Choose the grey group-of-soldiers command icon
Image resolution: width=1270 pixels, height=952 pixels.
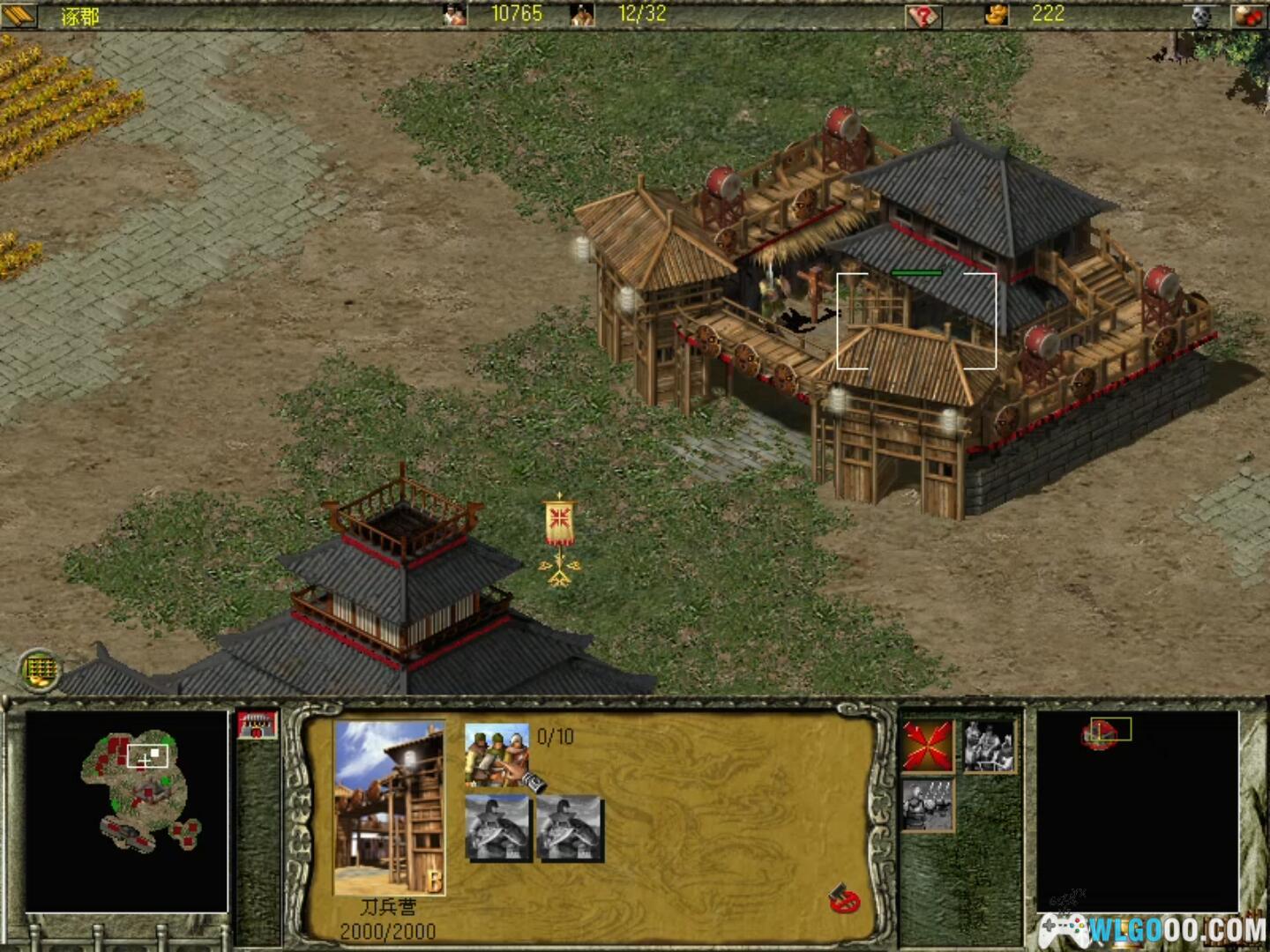988,746
